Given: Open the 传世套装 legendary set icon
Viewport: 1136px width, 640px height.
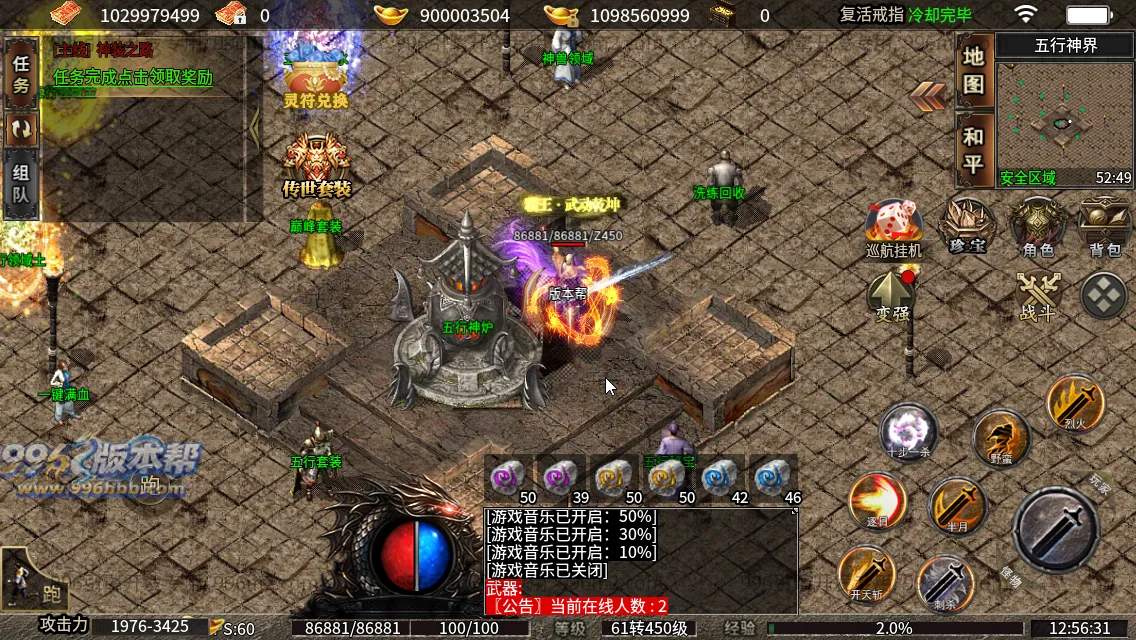Looking at the screenshot, I should pos(316,164).
